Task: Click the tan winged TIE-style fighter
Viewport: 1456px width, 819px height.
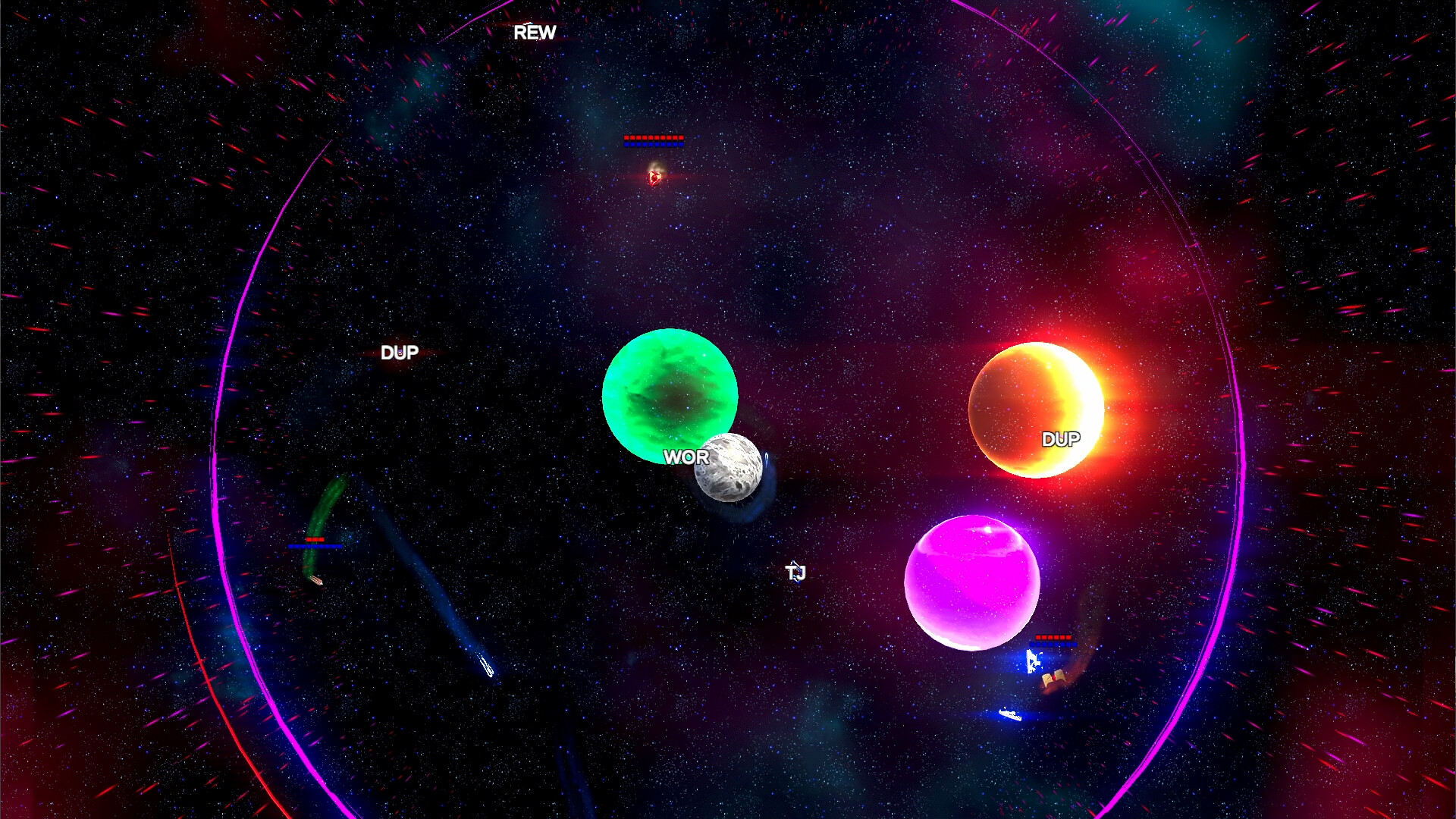Action: click(1054, 679)
